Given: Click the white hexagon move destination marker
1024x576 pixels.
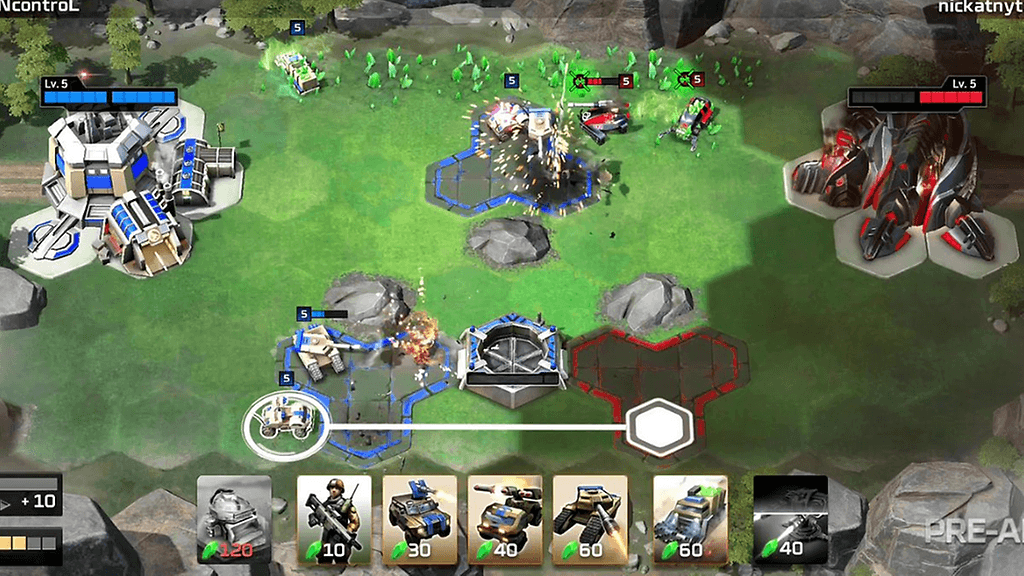Looking at the screenshot, I should point(659,426).
